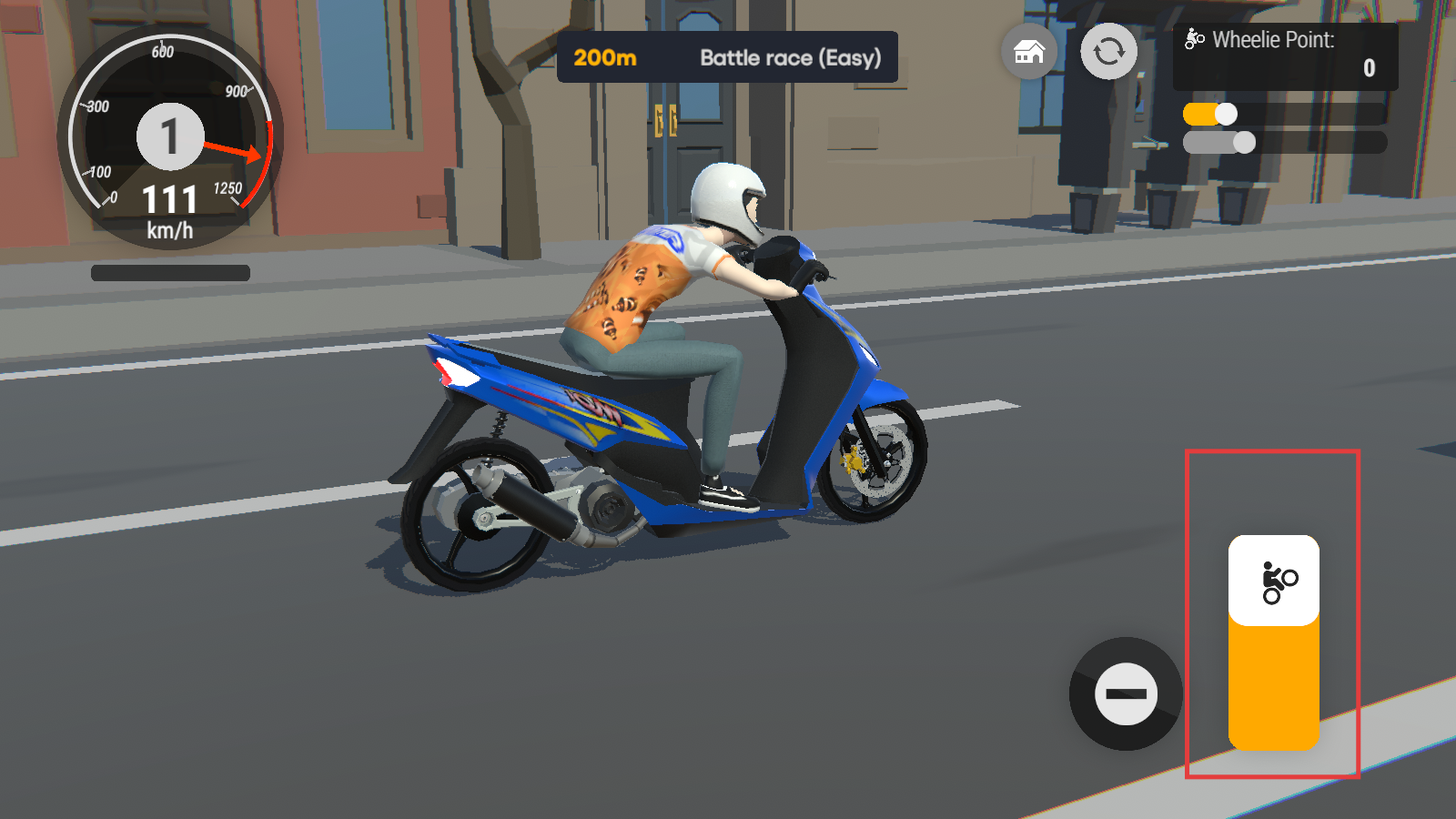Tap the circular arrows reset button
This screenshot has width=1456, height=819.
click(x=1108, y=52)
